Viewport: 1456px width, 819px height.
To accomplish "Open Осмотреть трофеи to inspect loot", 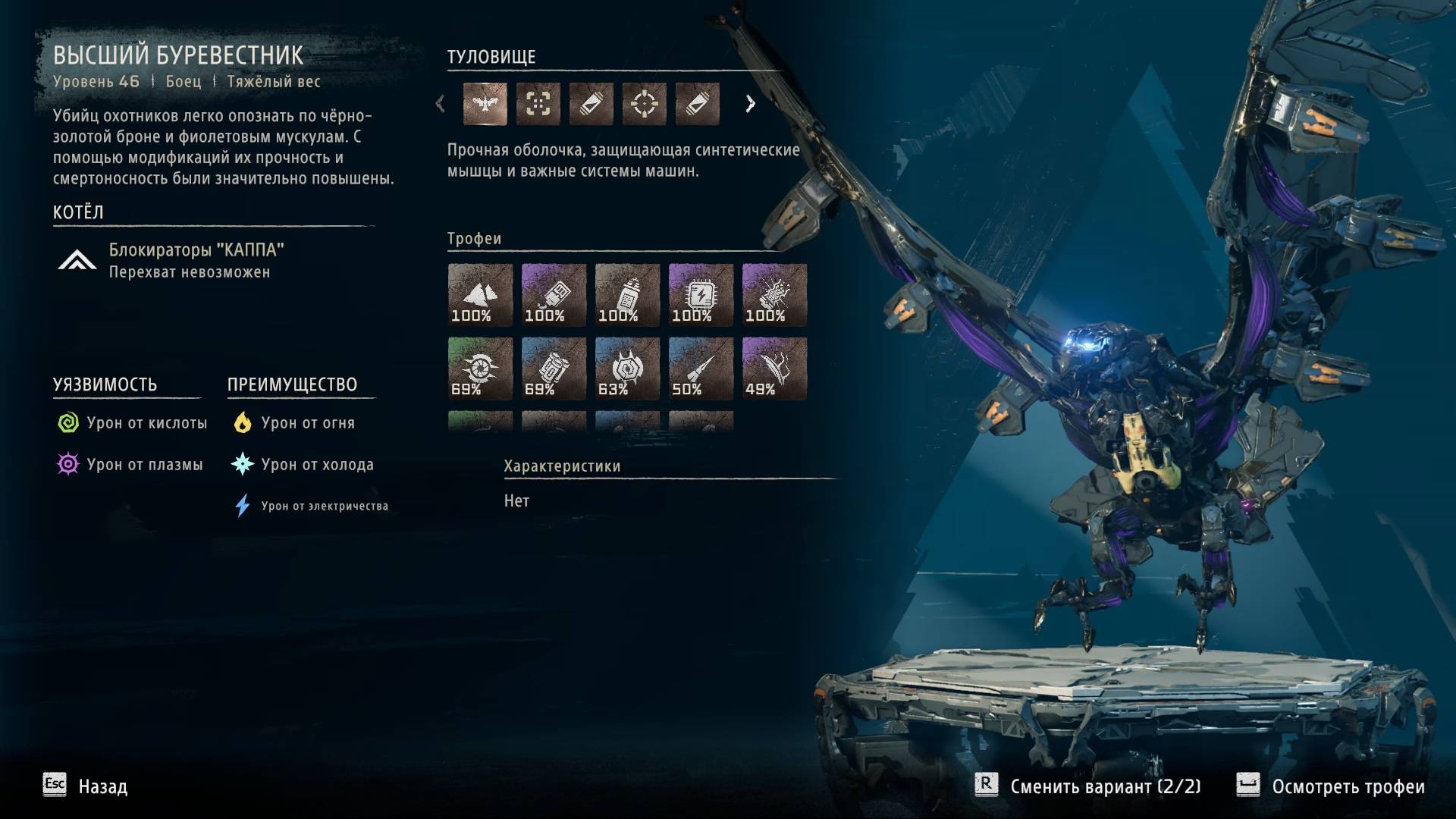I will pos(1331,786).
